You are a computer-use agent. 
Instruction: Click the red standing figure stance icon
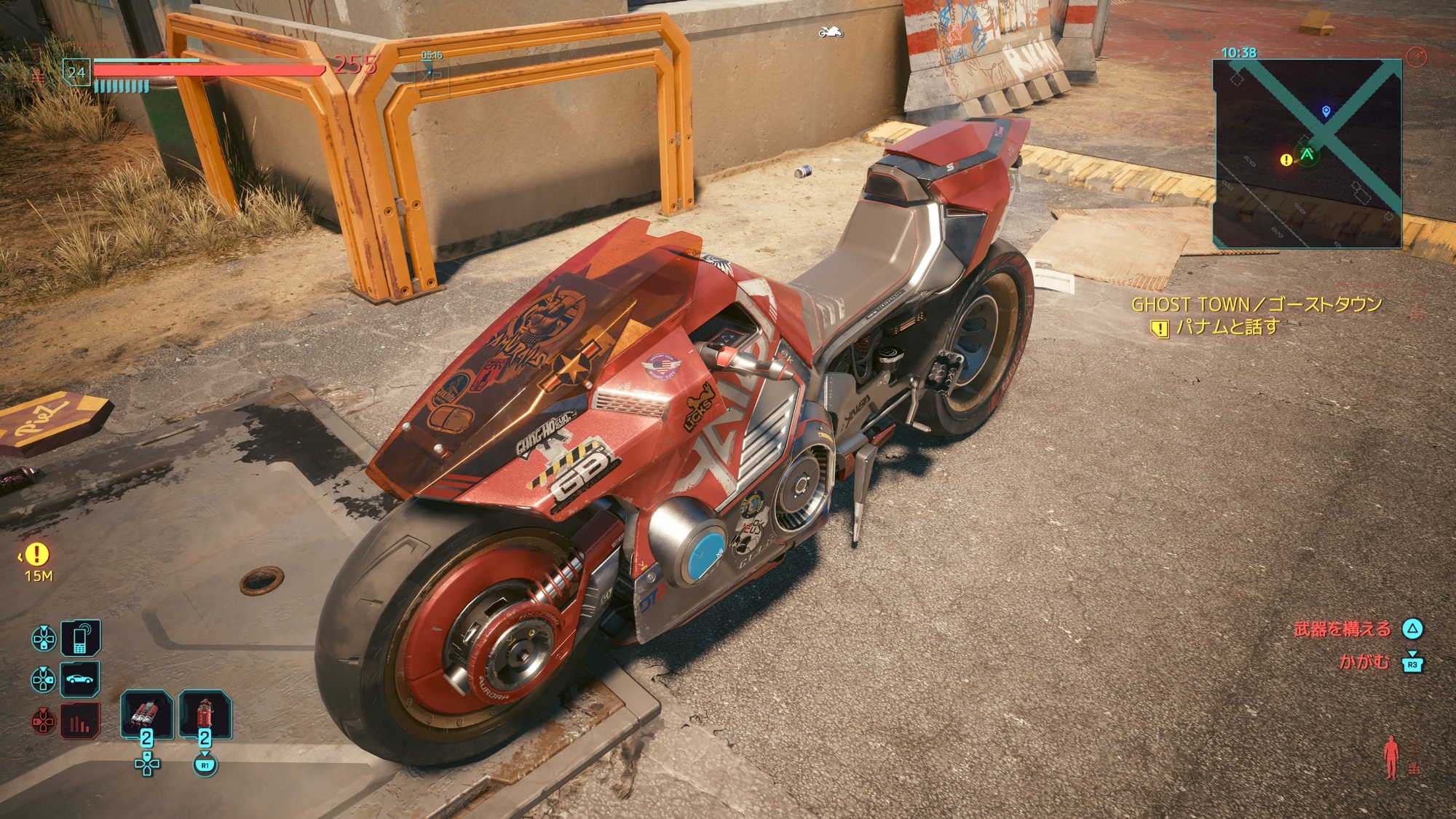coord(1391,757)
